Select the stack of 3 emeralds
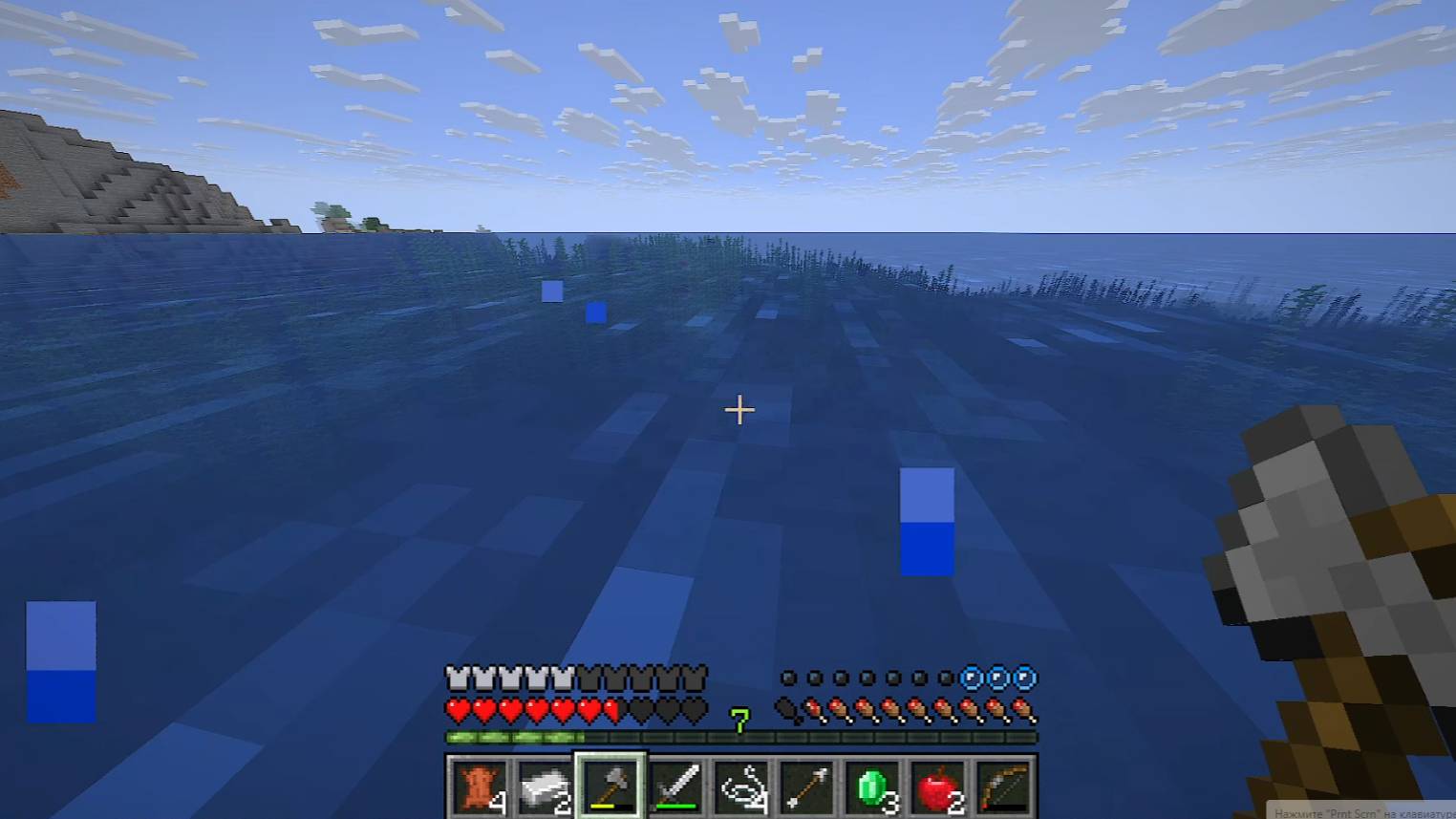 (x=874, y=784)
